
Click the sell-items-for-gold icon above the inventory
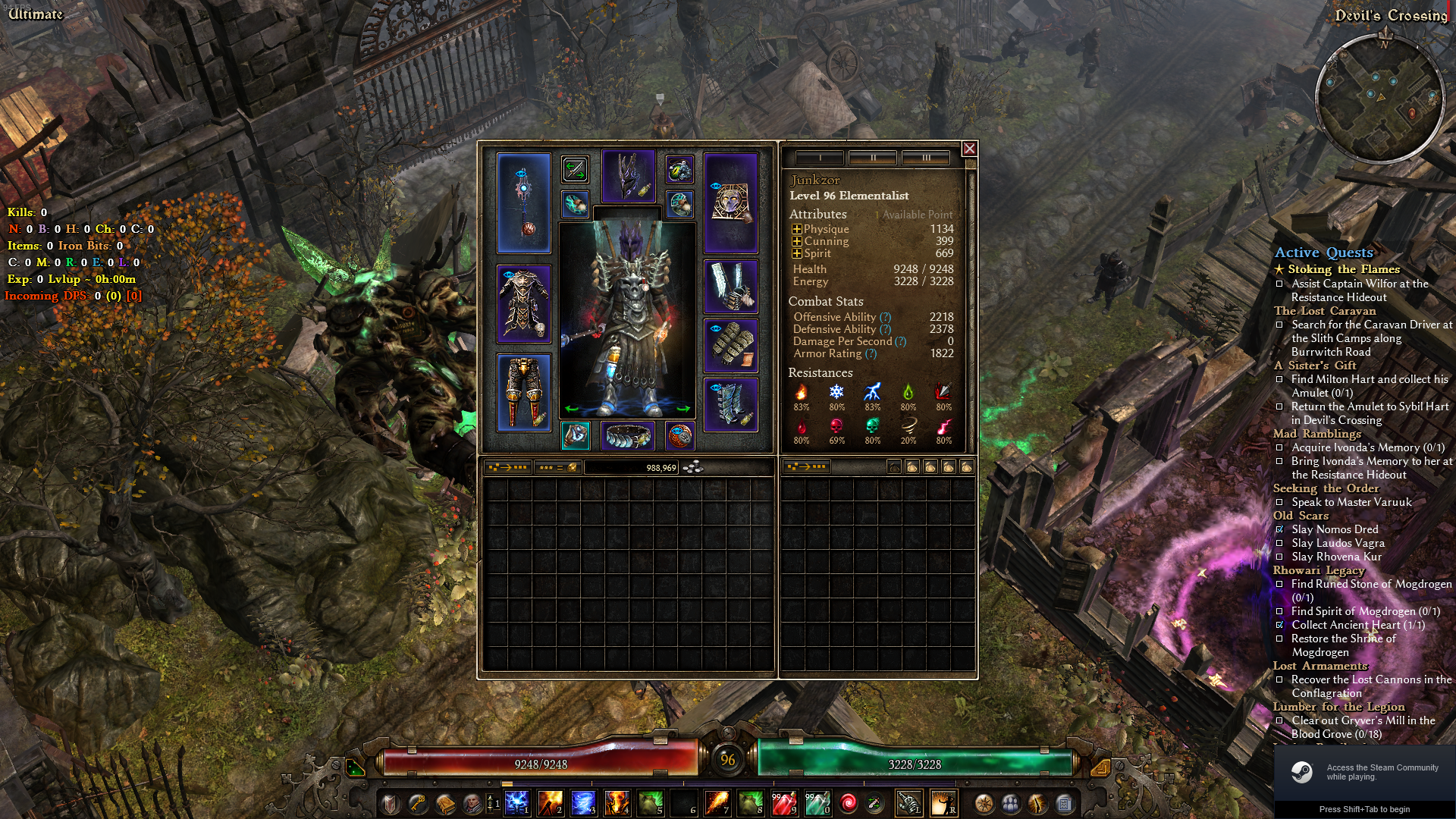[557, 468]
